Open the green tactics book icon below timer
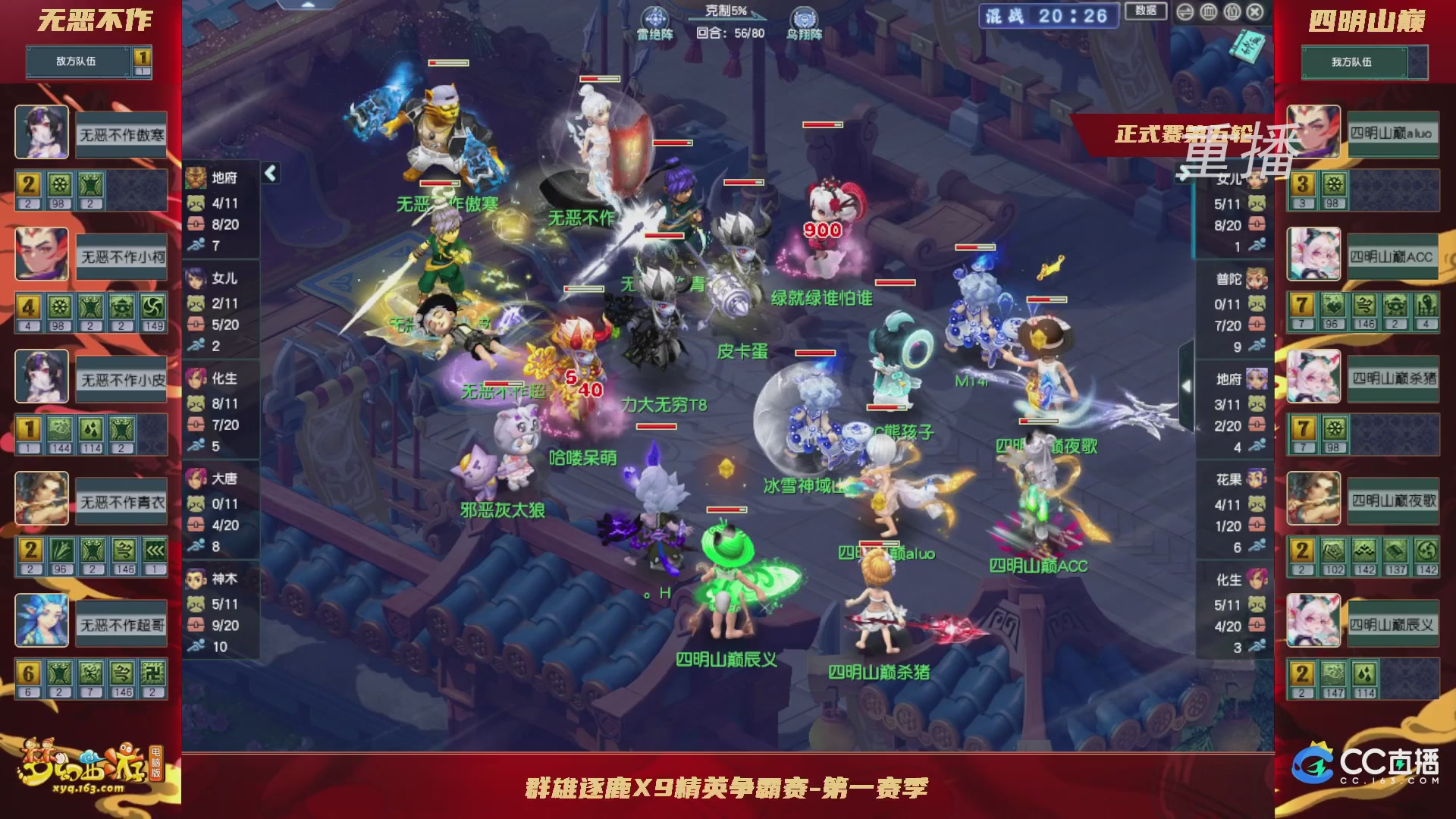 [x=1249, y=45]
